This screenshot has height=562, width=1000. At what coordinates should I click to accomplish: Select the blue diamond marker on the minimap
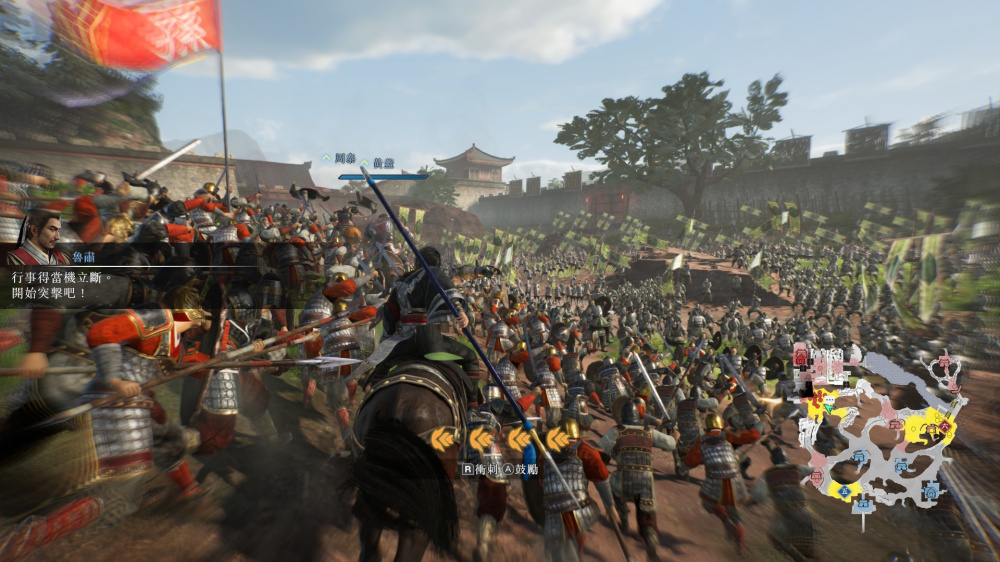[x=845, y=489]
